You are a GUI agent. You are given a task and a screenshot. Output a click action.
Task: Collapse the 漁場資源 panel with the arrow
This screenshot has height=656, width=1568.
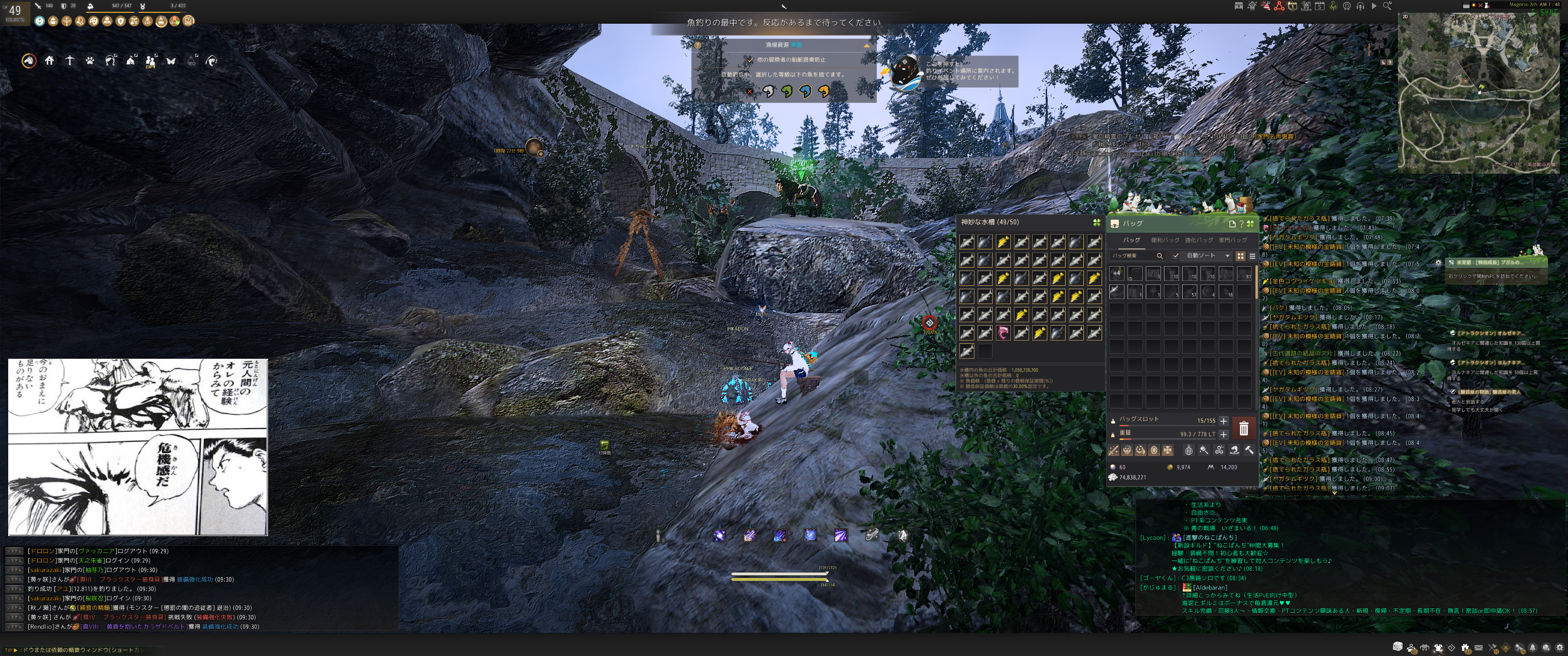tap(866, 45)
